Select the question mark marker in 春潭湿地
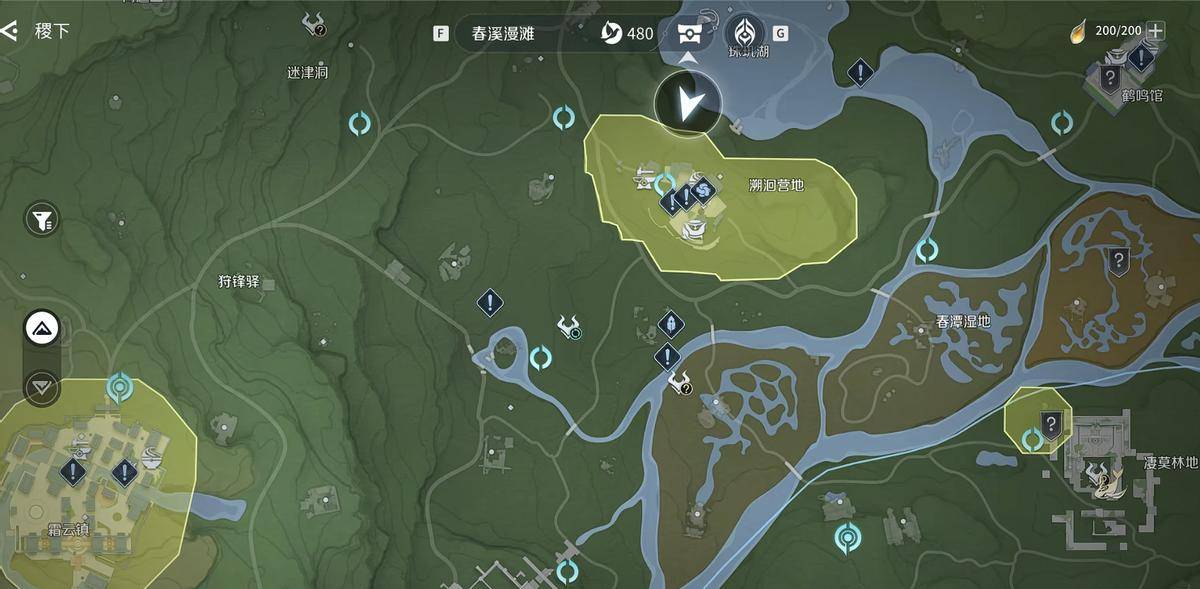 [1118, 262]
